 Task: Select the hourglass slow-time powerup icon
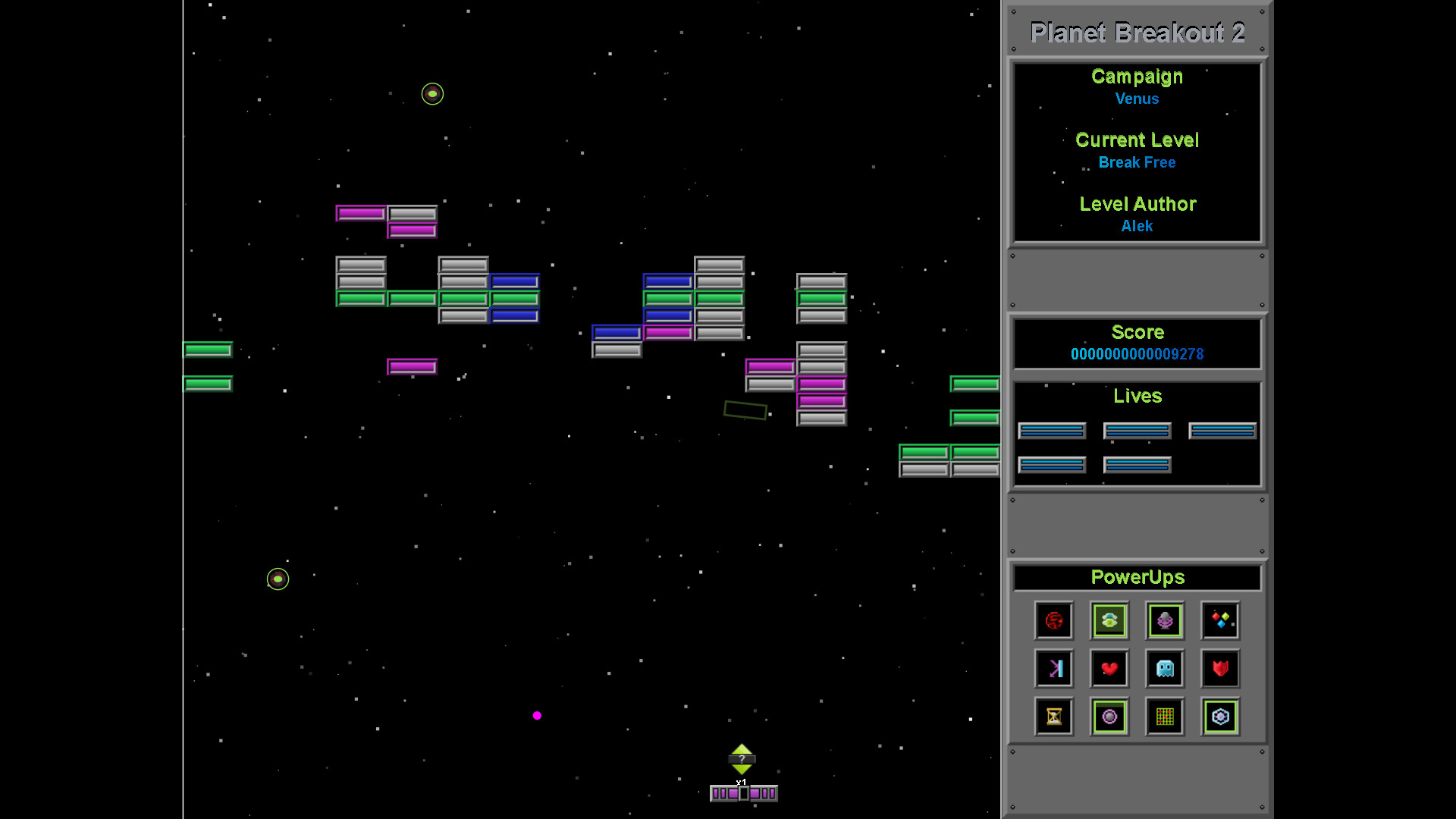tap(1053, 717)
